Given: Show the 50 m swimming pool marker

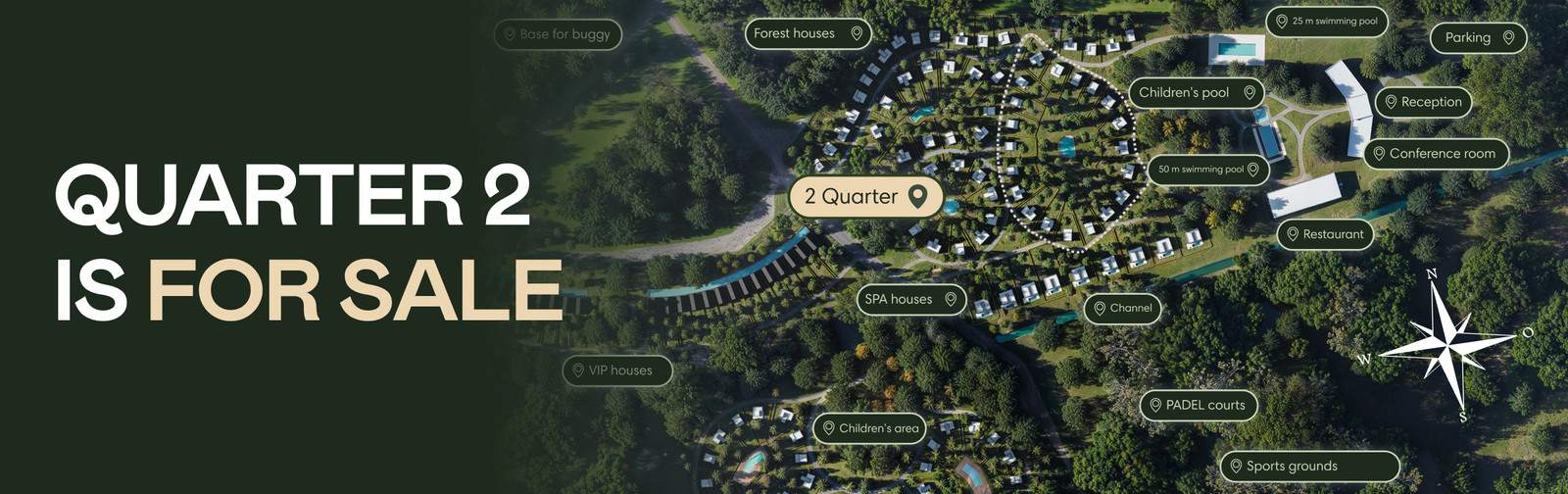Looking at the screenshot, I should point(1207,170).
